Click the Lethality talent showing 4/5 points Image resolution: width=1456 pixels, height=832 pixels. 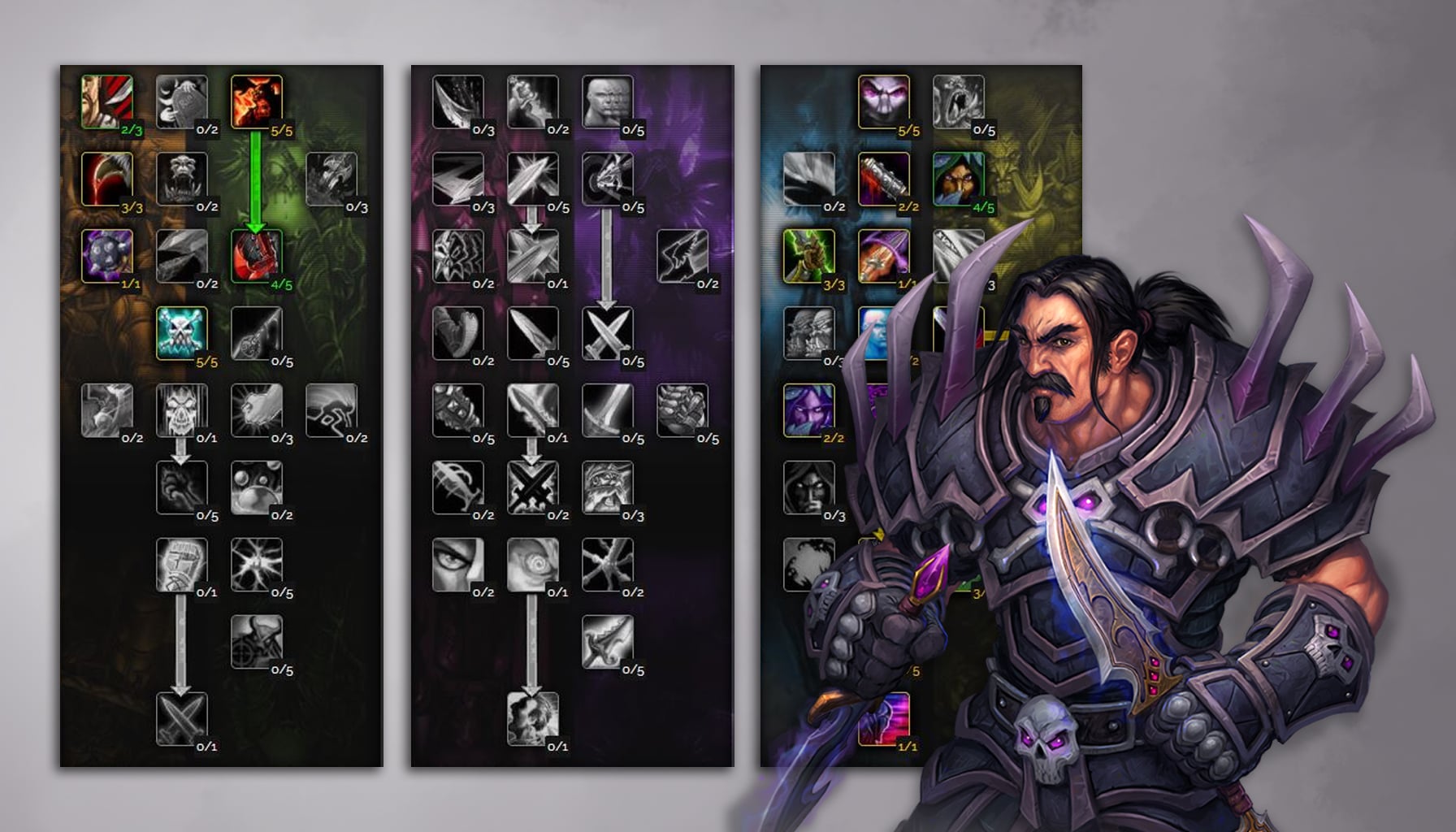pyautogui.click(x=258, y=258)
